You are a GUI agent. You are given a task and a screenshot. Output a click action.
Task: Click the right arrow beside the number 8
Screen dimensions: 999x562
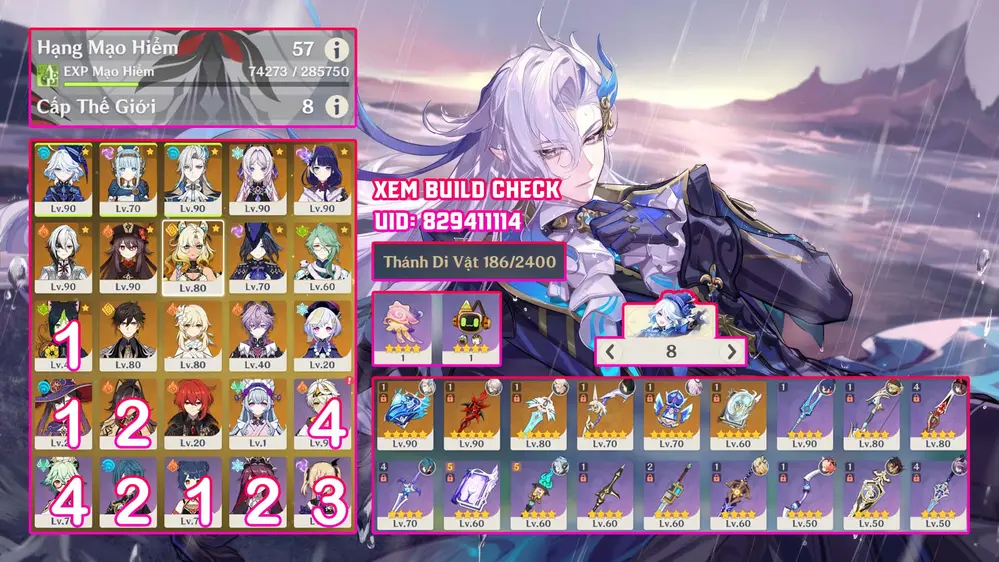(x=732, y=351)
